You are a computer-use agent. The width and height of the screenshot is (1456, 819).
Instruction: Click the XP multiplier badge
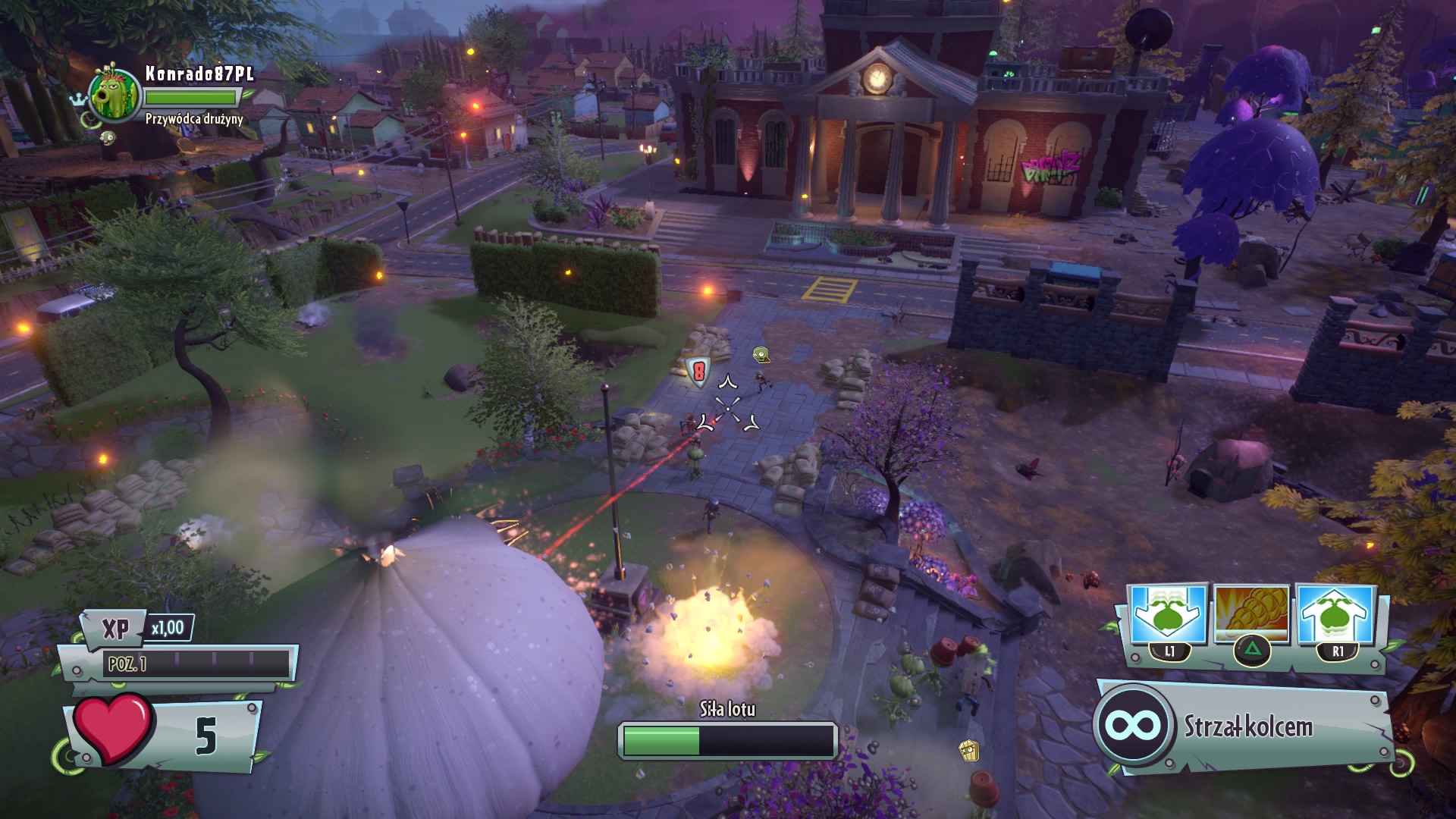[167, 628]
